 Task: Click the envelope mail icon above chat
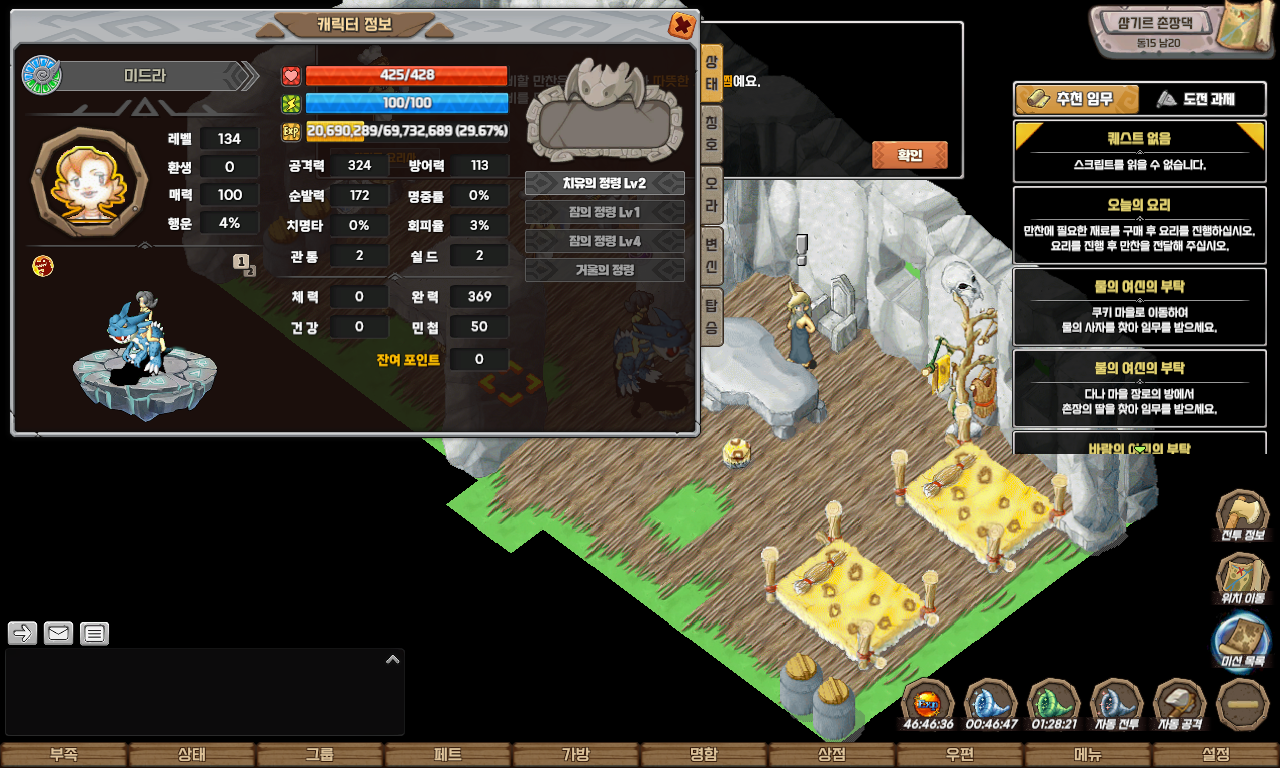coord(58,633)
